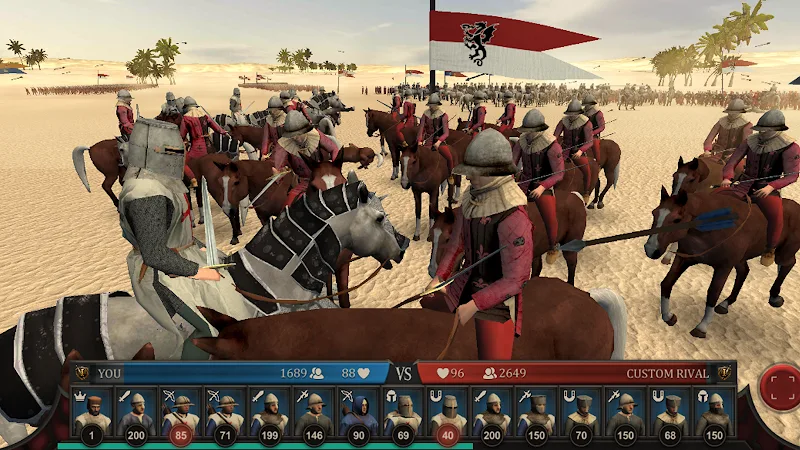Pick the unit card with 70 troops
This screenshot has height=450, width=800.
tap(581, 412)
